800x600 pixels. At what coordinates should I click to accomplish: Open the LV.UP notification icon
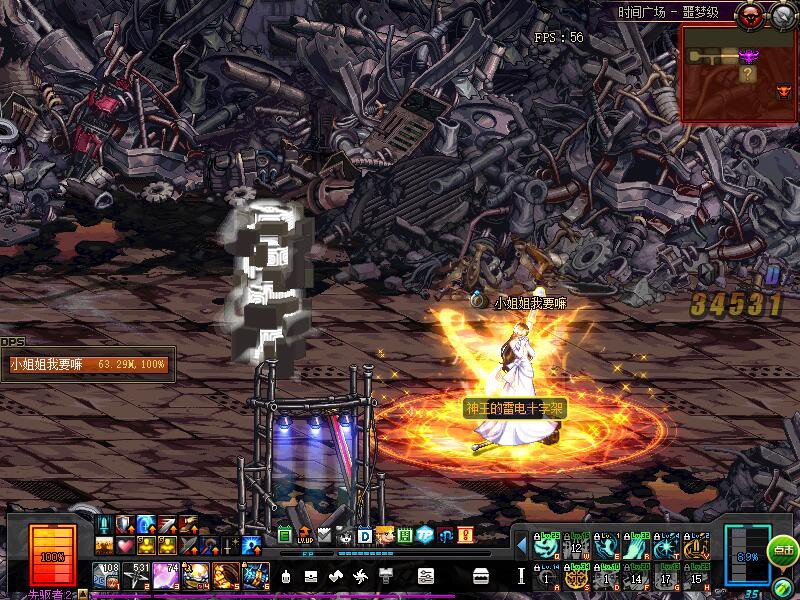(305, 535)
